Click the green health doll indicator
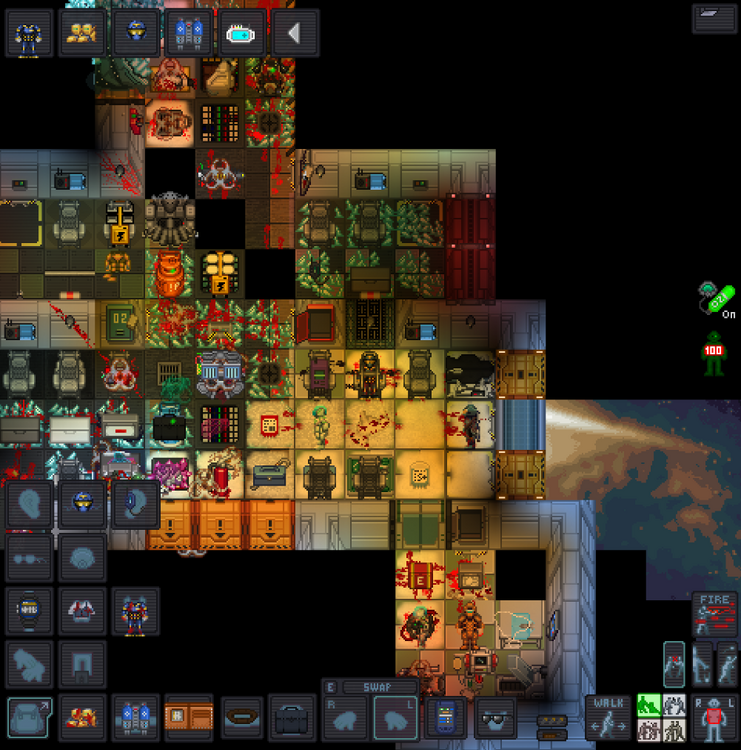This screenshot has height=750, width=741. point(714,355)
